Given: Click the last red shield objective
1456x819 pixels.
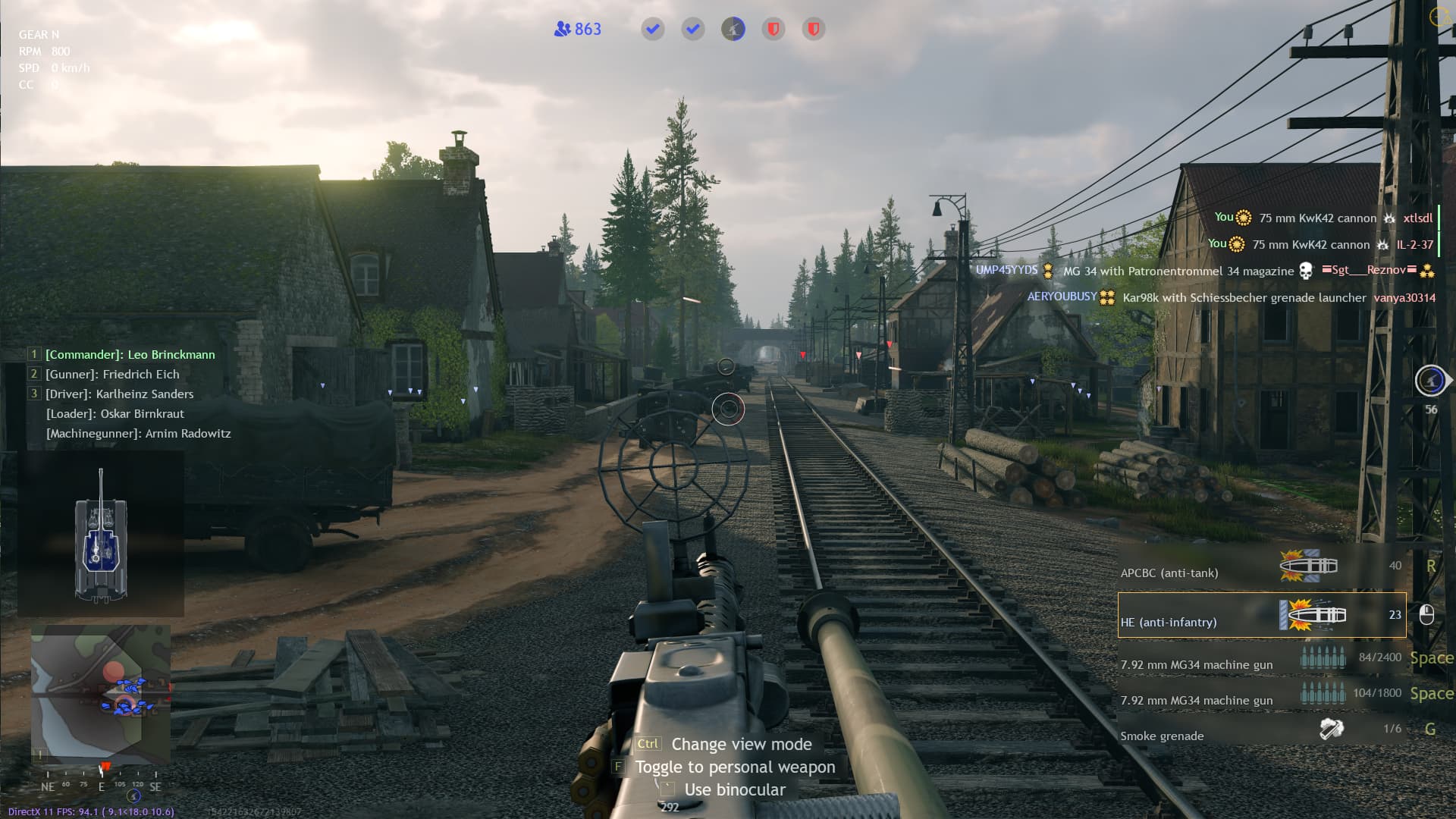Looking at the screenshot, I should [x=813, y=30].
